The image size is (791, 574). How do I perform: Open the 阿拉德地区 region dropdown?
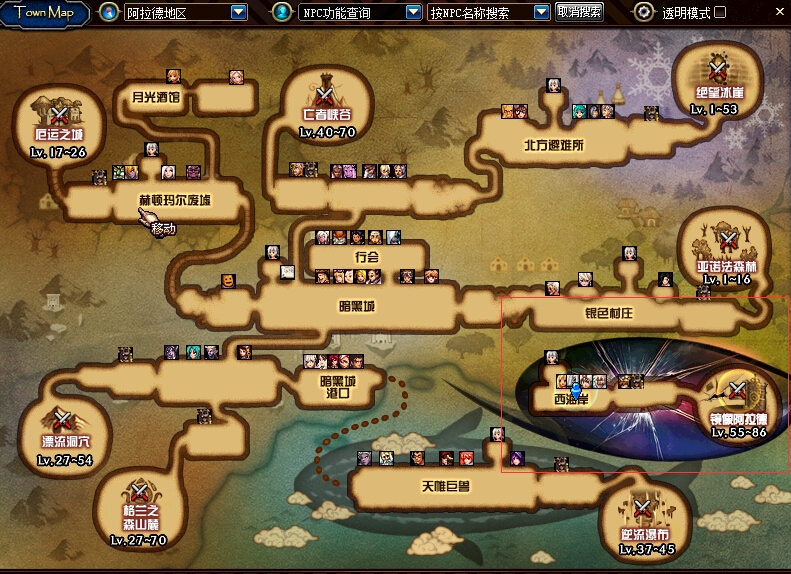(x=238, y=12)
